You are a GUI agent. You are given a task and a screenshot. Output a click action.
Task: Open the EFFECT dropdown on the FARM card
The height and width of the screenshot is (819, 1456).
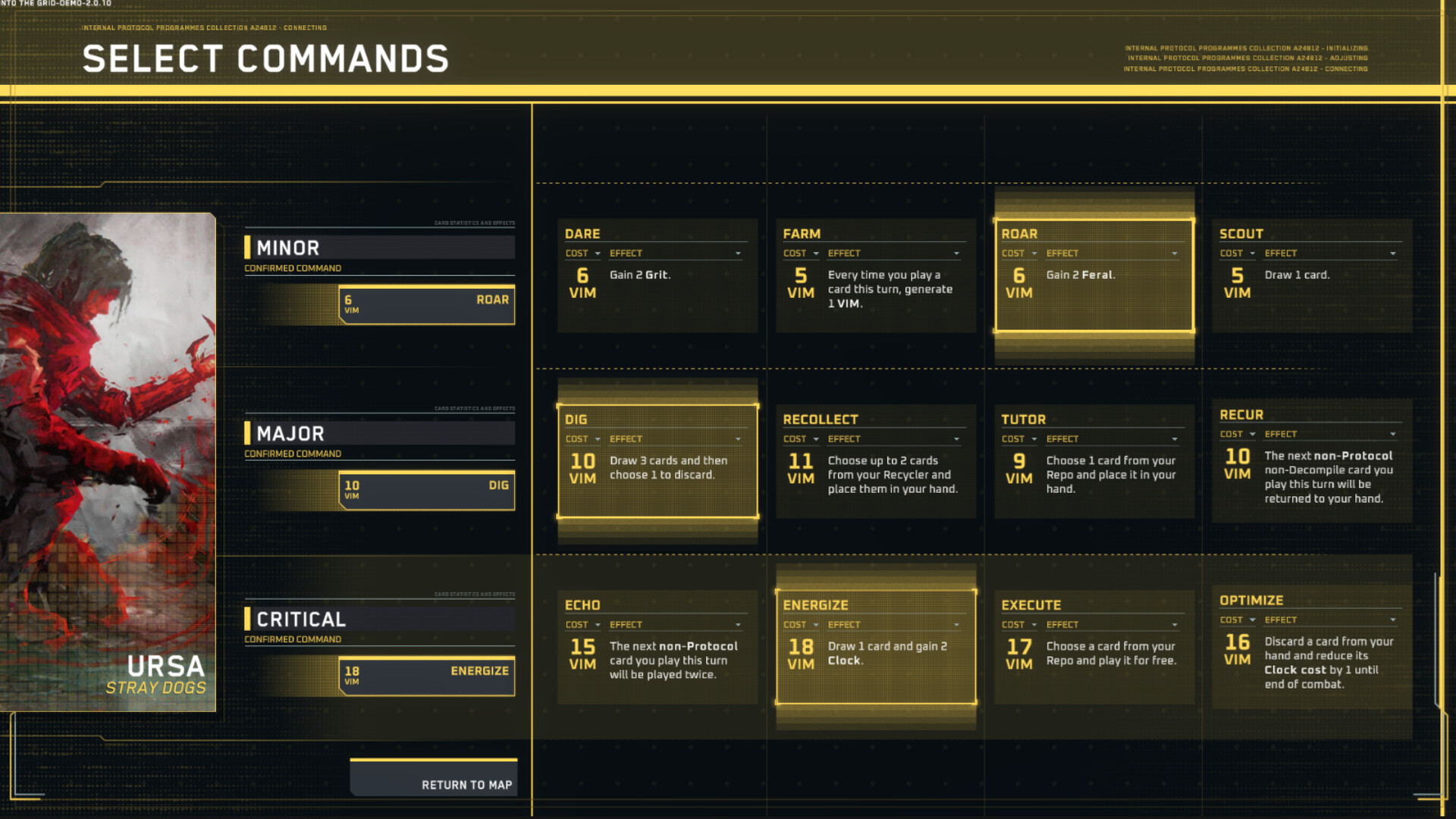point(955,253)
